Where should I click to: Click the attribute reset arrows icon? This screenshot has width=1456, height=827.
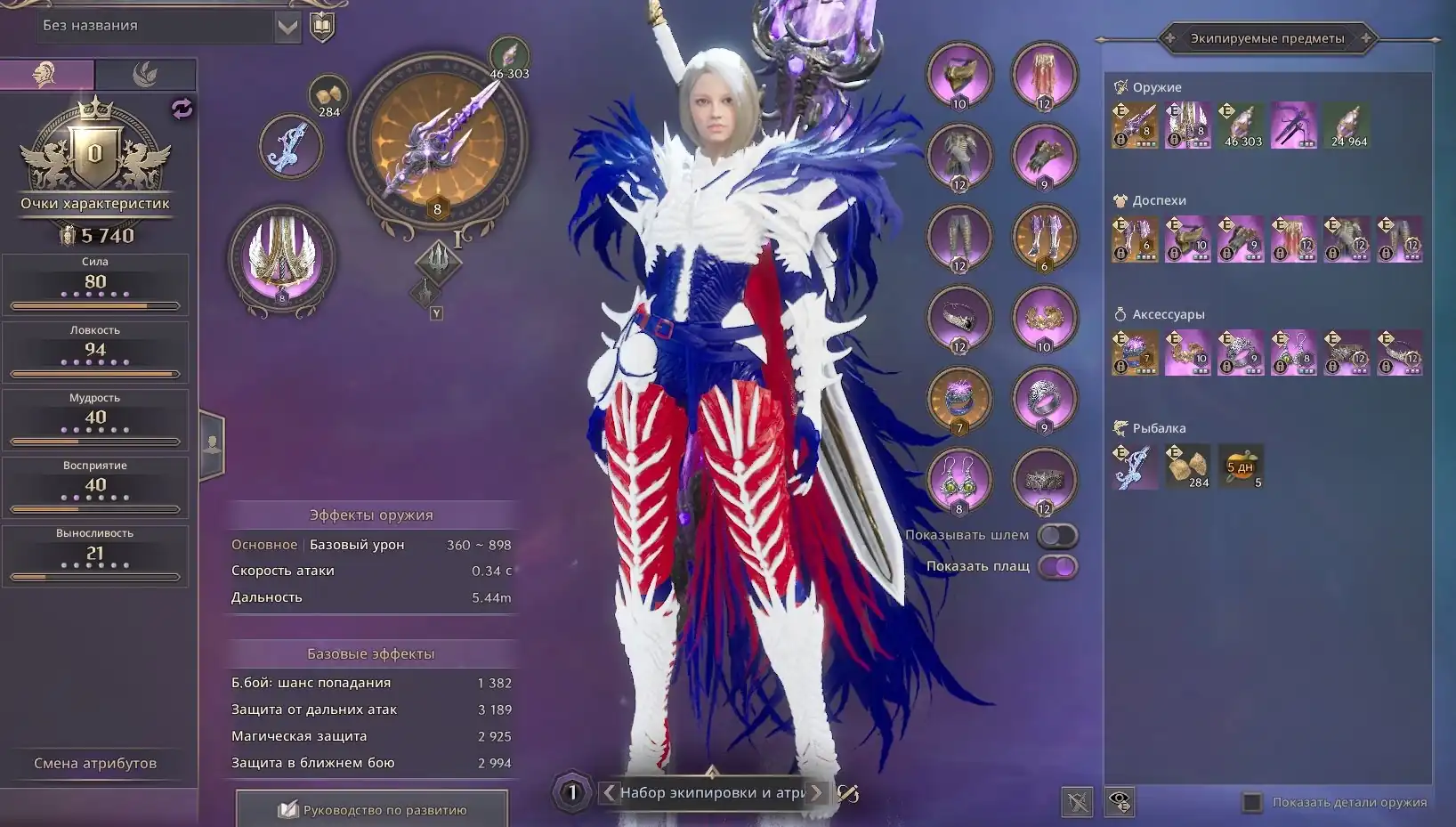coord(182,109)
